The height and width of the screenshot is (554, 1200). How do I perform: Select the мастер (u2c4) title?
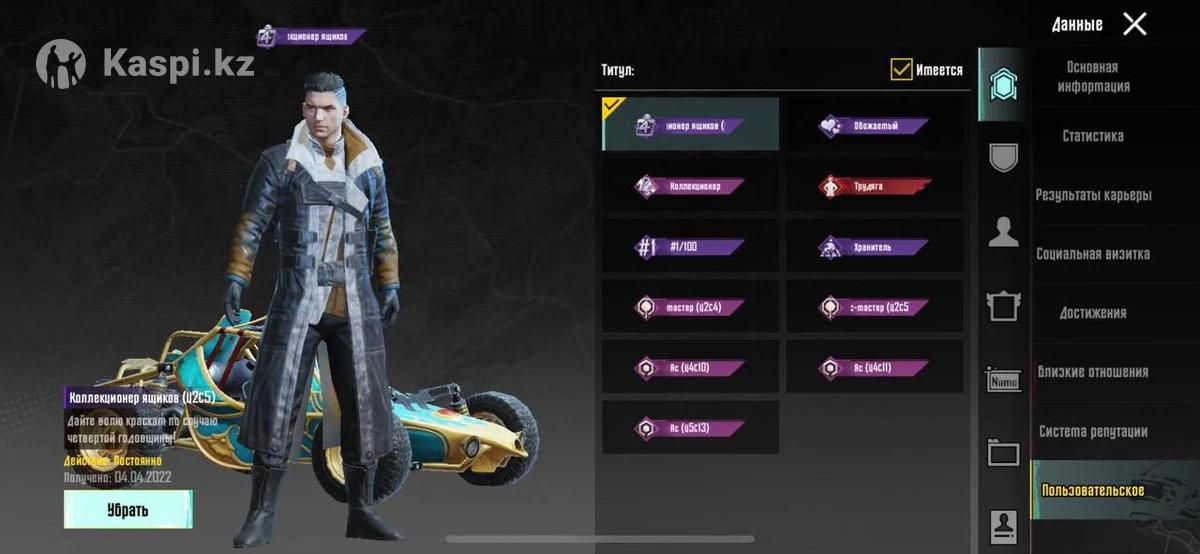point(690,307)
